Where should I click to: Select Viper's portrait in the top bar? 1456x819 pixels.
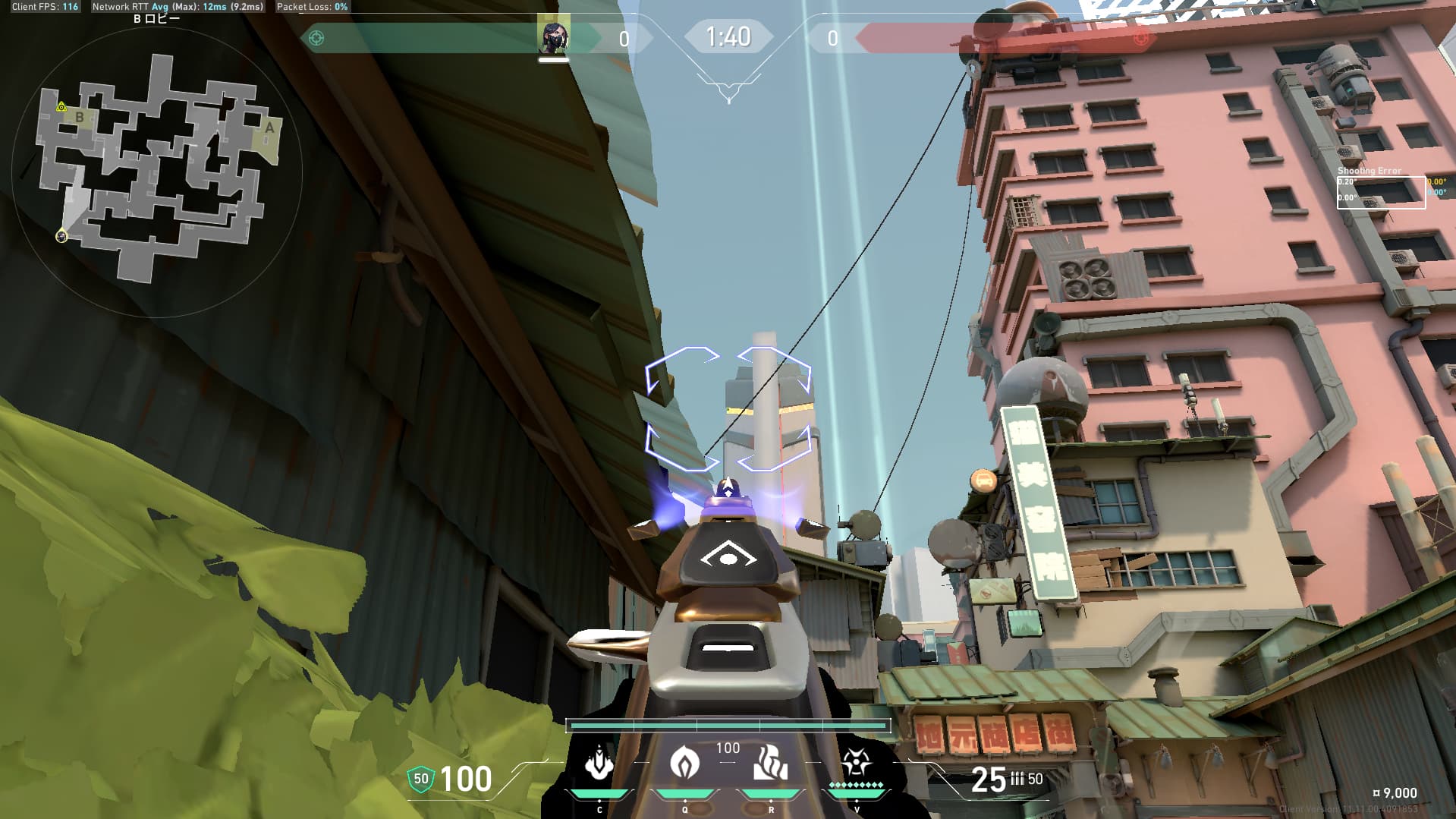click(x=553, y=37)
